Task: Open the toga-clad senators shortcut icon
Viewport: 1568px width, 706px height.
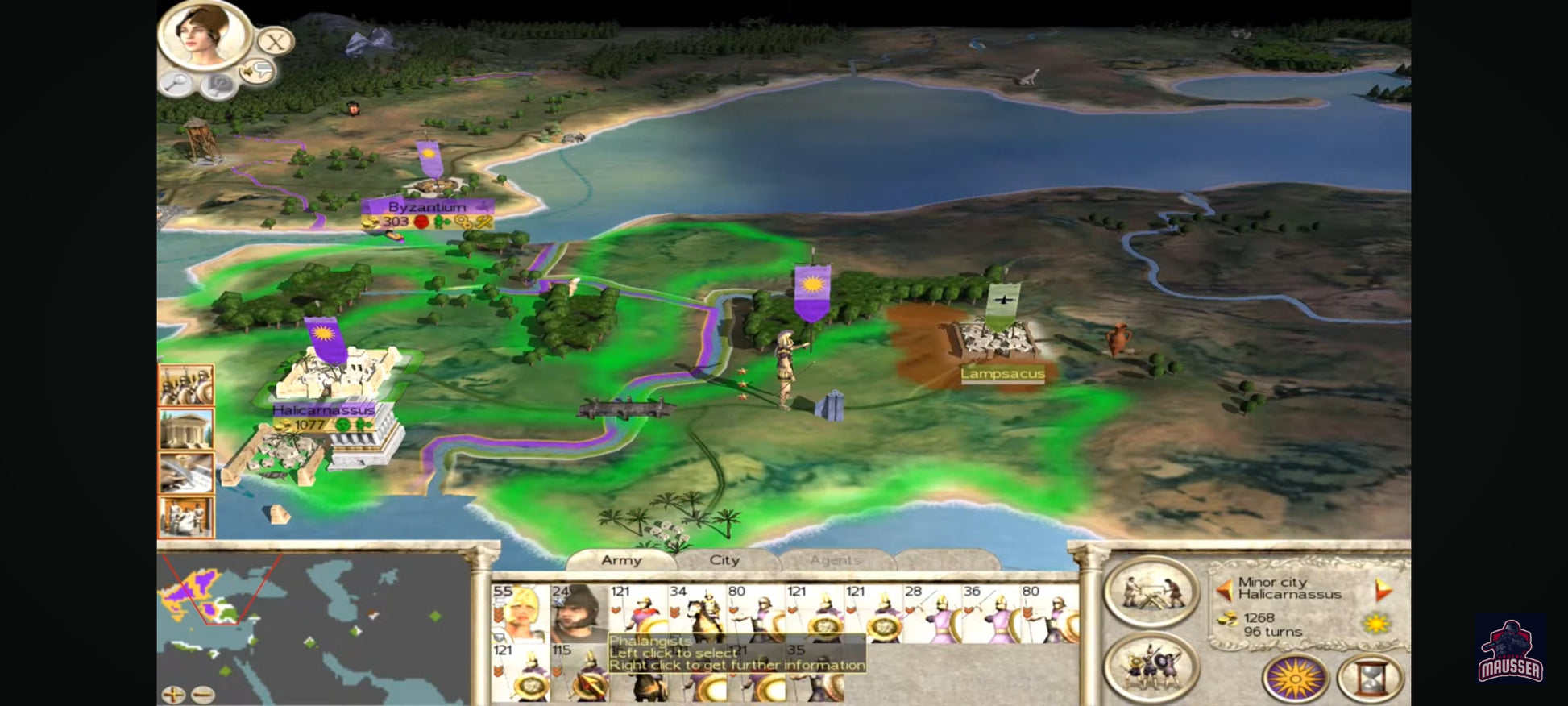Action: 186,517
